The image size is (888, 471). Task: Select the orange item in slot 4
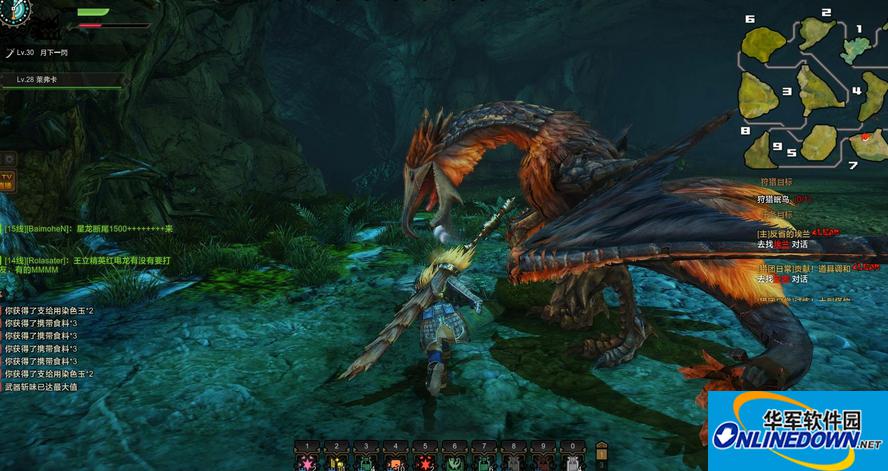click(395, 461)
